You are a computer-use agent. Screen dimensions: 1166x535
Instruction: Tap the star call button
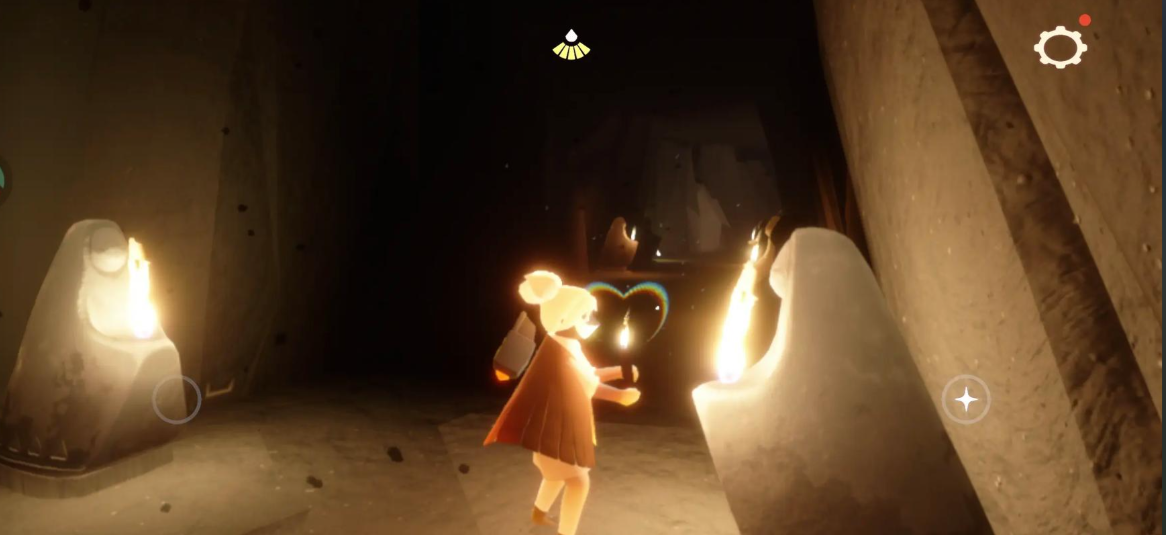pos(966,400)
